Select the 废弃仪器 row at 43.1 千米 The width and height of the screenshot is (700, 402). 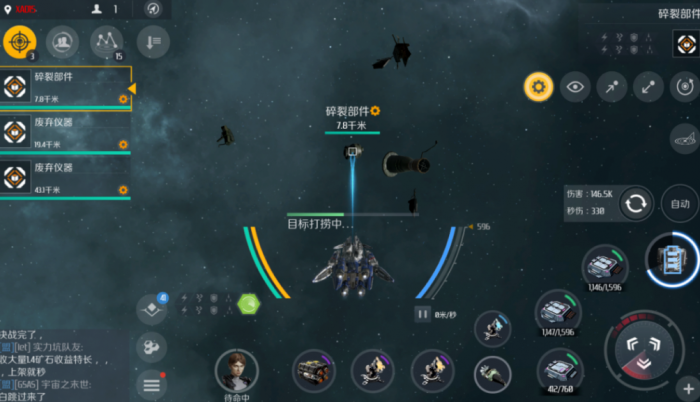(65, 178)
